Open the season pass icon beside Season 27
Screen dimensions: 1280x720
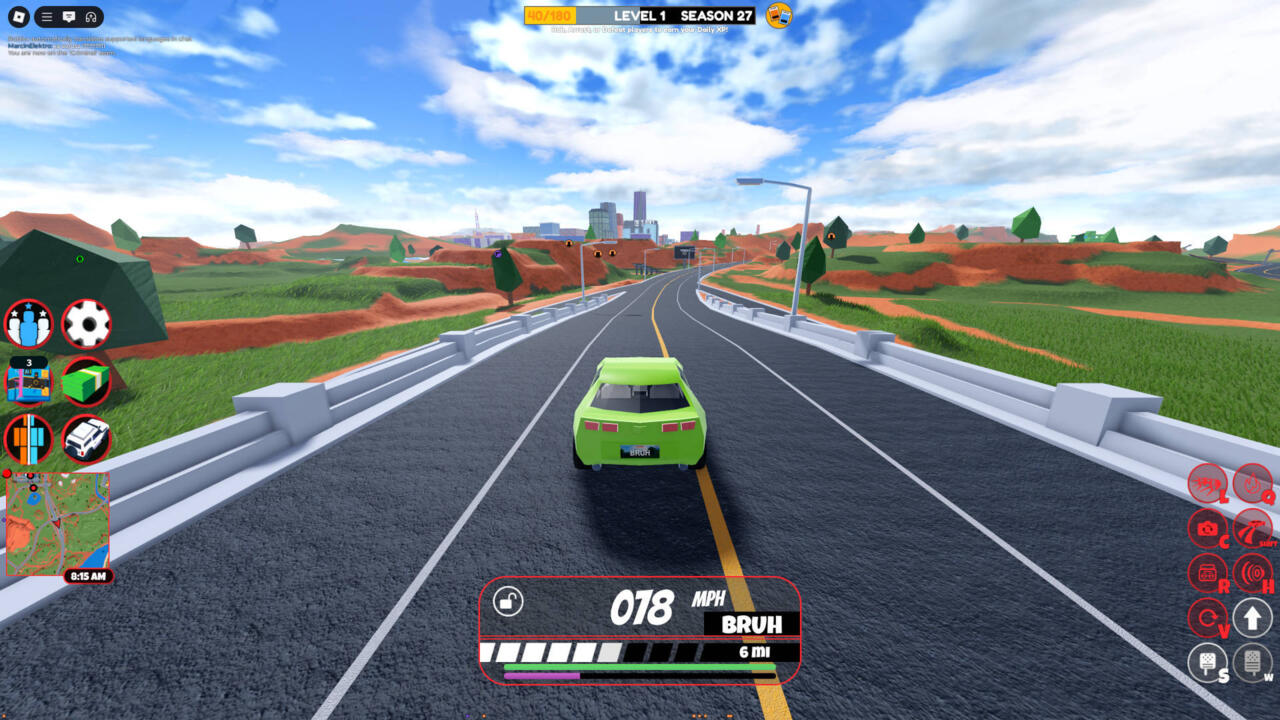779,16
